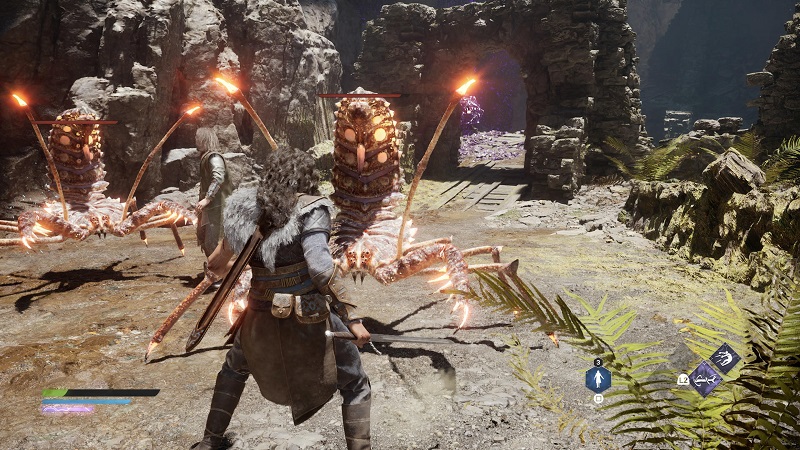Use the lower diamond weapon skill icon
This screenshot has height=450, width=800.
point(706,378)
